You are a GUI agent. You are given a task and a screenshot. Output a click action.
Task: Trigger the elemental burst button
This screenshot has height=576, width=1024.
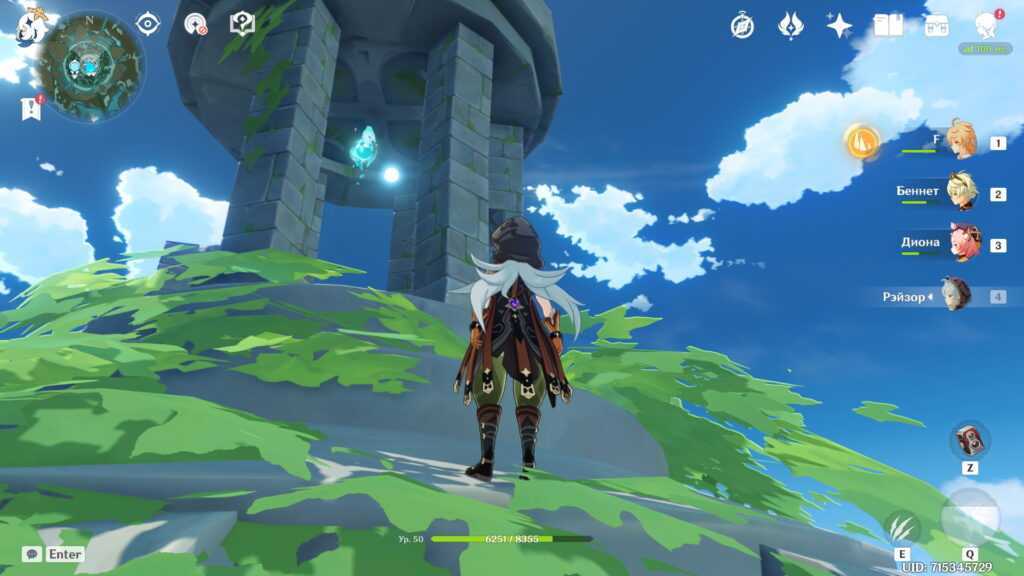point(969,516)
